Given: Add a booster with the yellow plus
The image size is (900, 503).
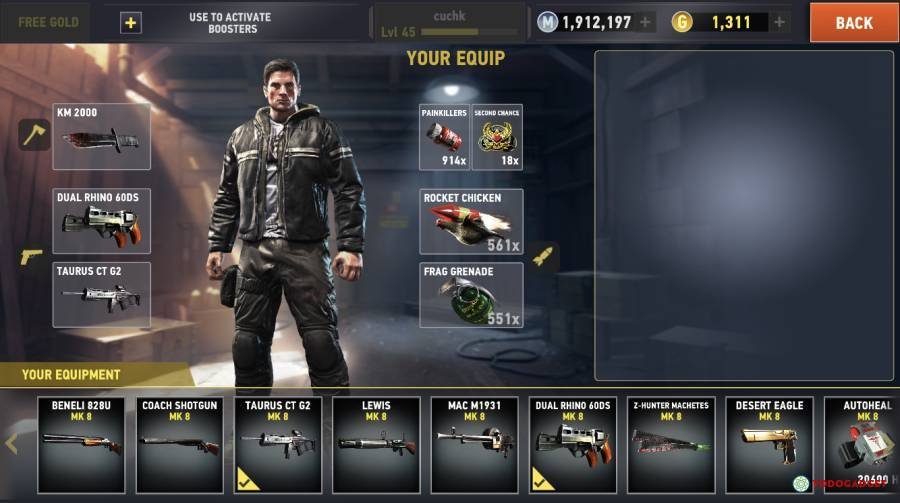Looking at the screenshot, I should 131,22.
